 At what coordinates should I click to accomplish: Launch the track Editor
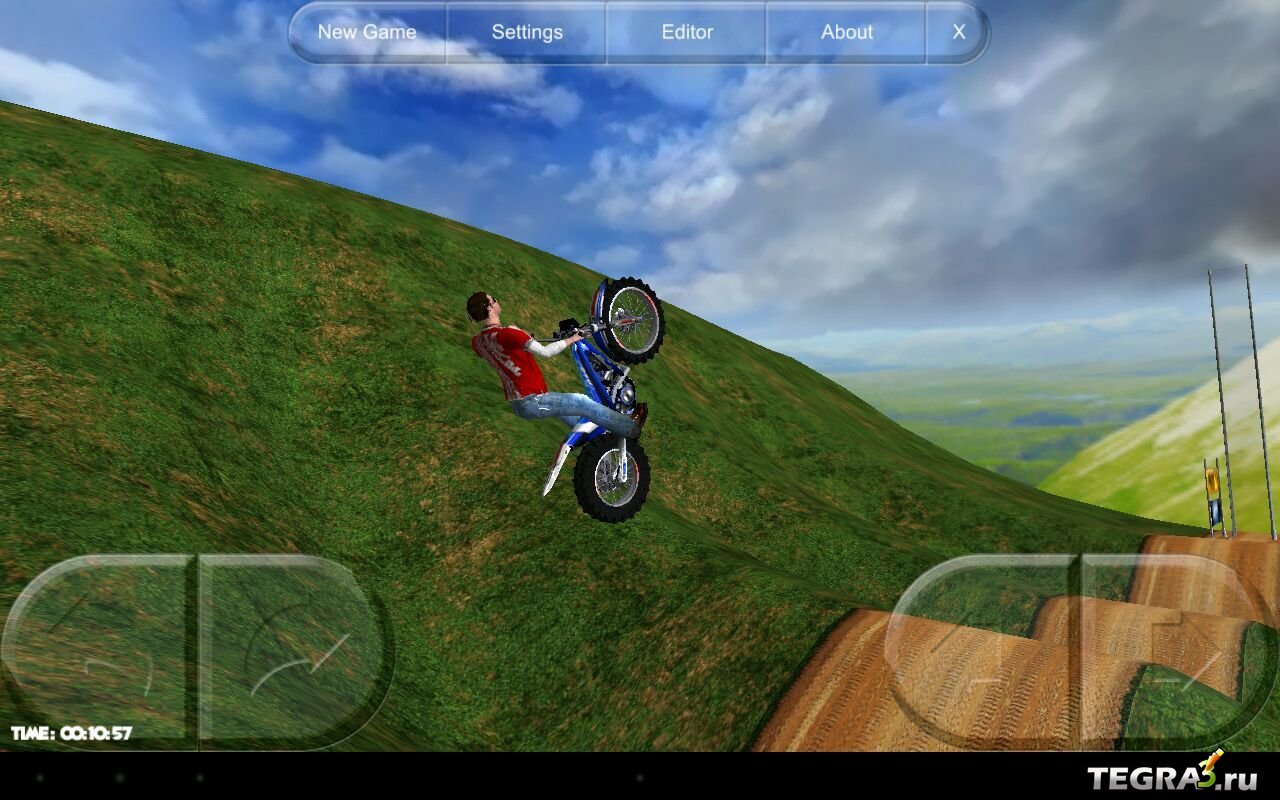(x=687, y=32)
